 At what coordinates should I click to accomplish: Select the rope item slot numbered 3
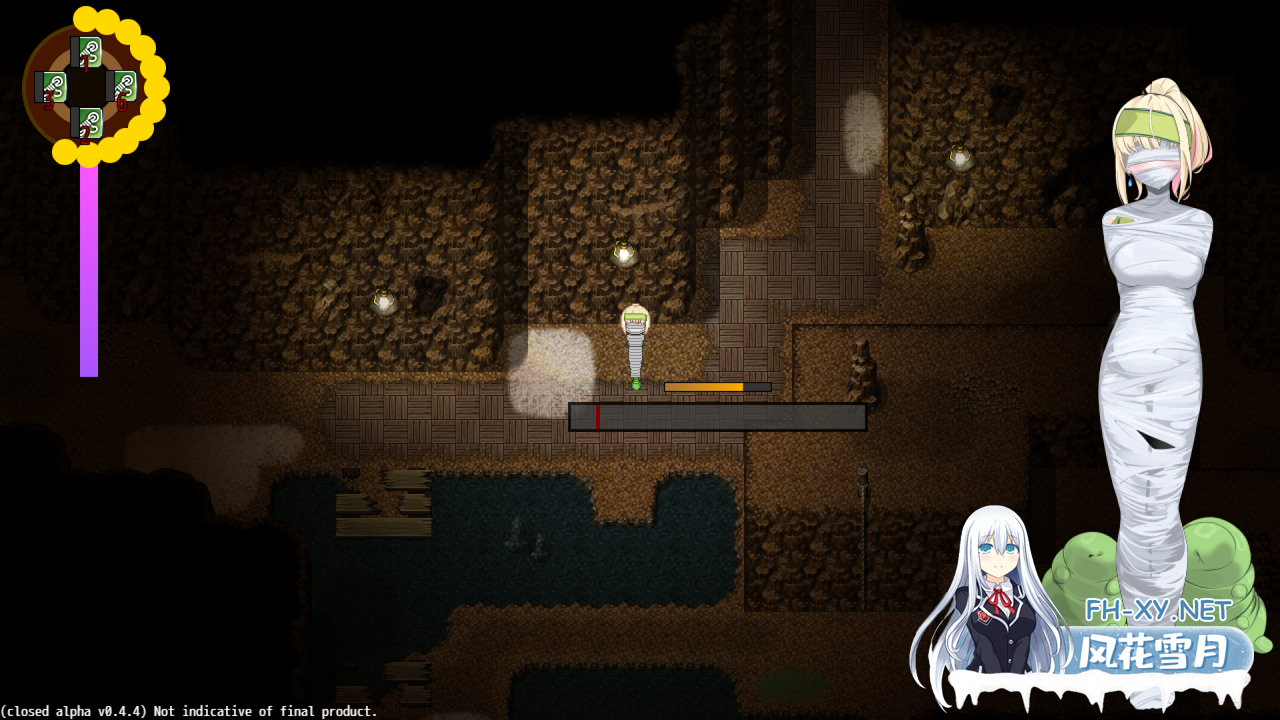tap(53, 88)
